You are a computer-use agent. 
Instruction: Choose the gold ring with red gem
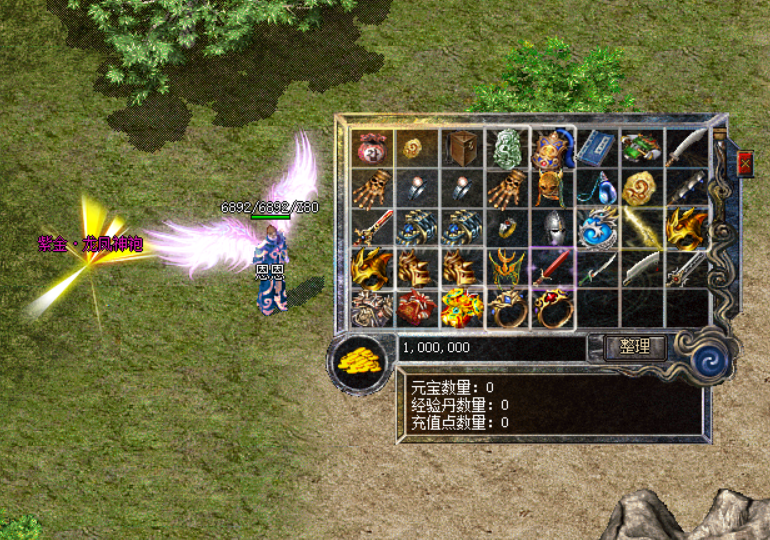point(552,308)
